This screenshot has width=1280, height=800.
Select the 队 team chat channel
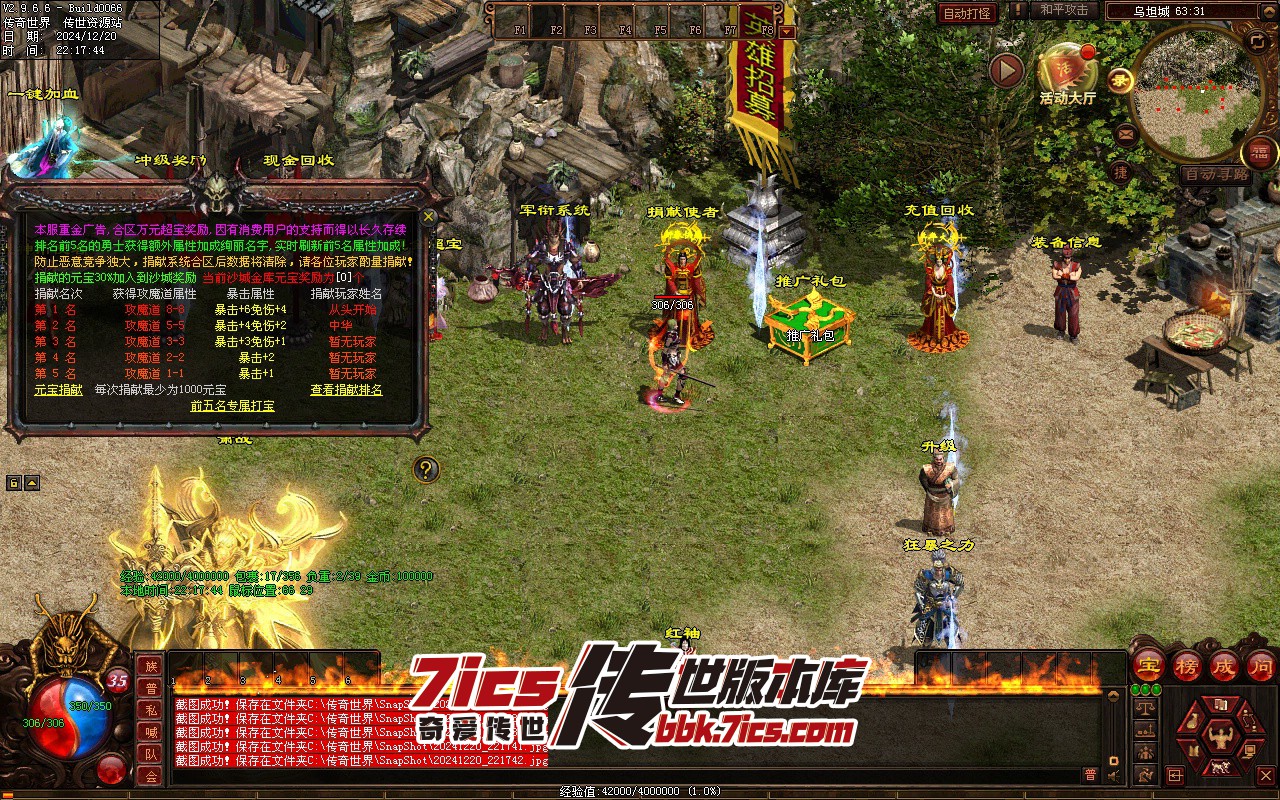pyautogui.click(x=150, y=753)
